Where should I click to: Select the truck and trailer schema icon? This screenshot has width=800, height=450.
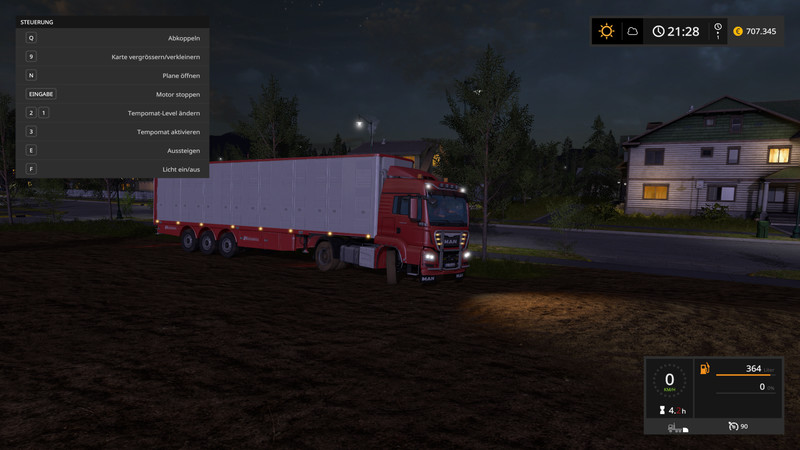[x=677, y=427]
